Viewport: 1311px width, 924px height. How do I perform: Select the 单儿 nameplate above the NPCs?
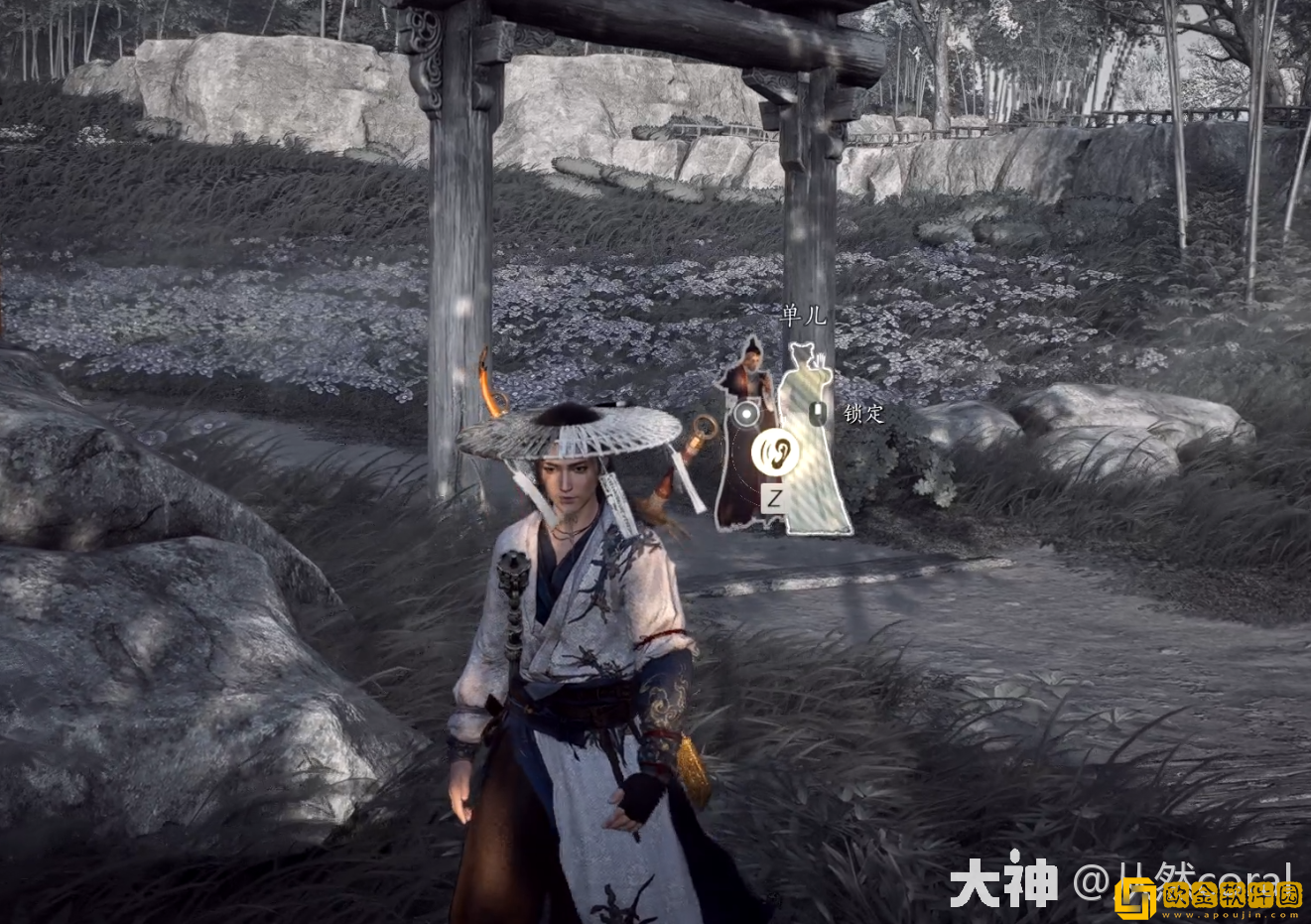pos(803,315)
